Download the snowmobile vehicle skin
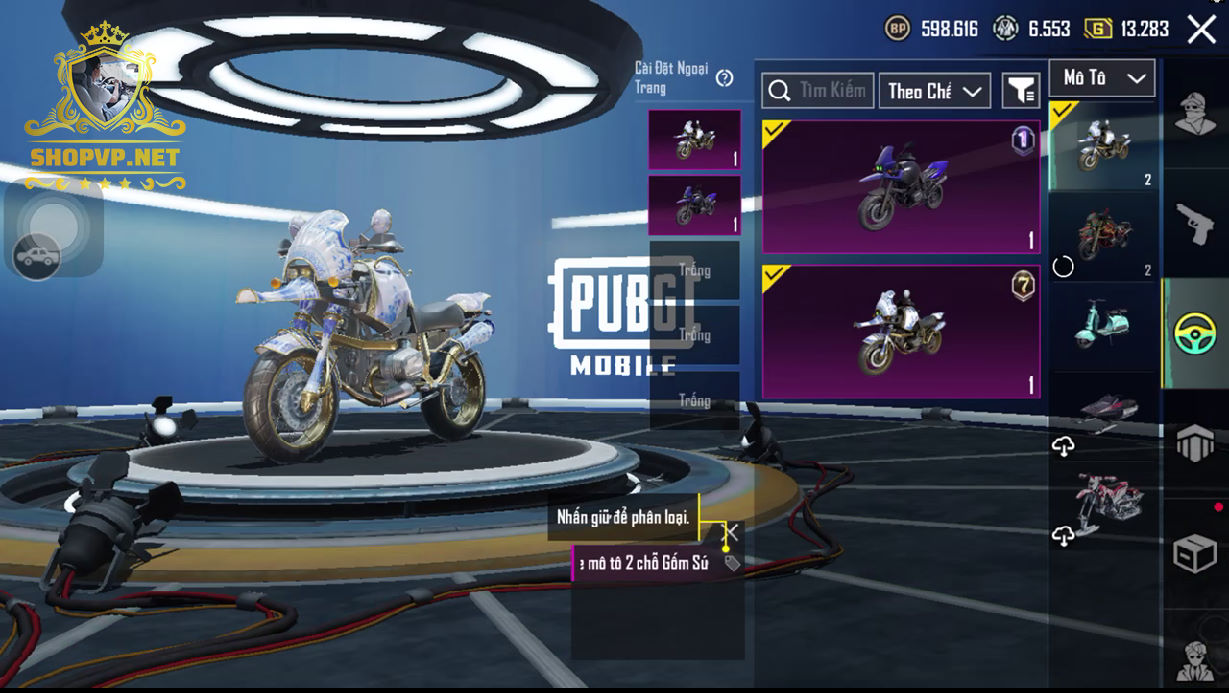 tap(1063, 447)
